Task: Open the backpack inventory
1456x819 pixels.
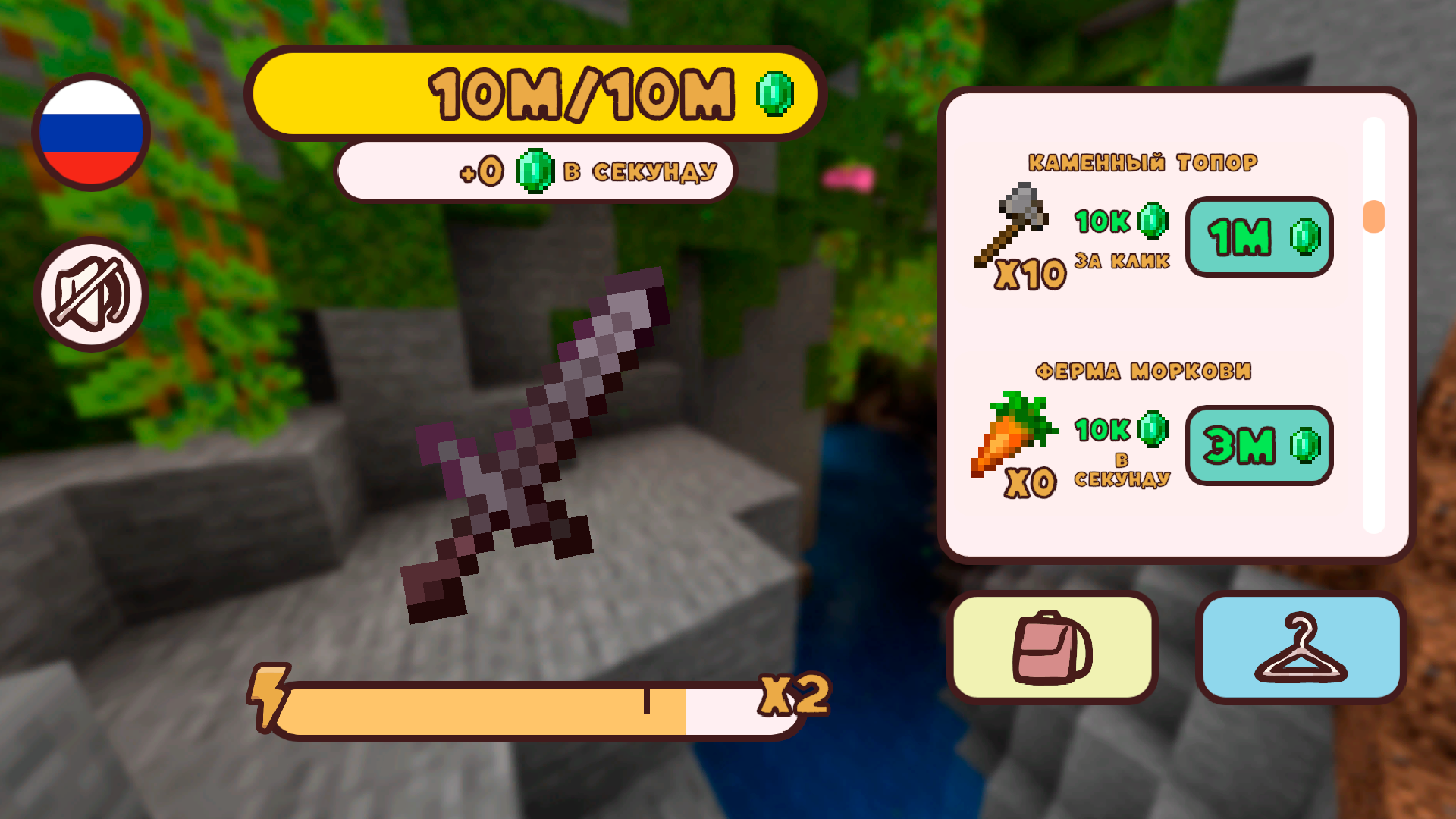Action: (1054, 646)
